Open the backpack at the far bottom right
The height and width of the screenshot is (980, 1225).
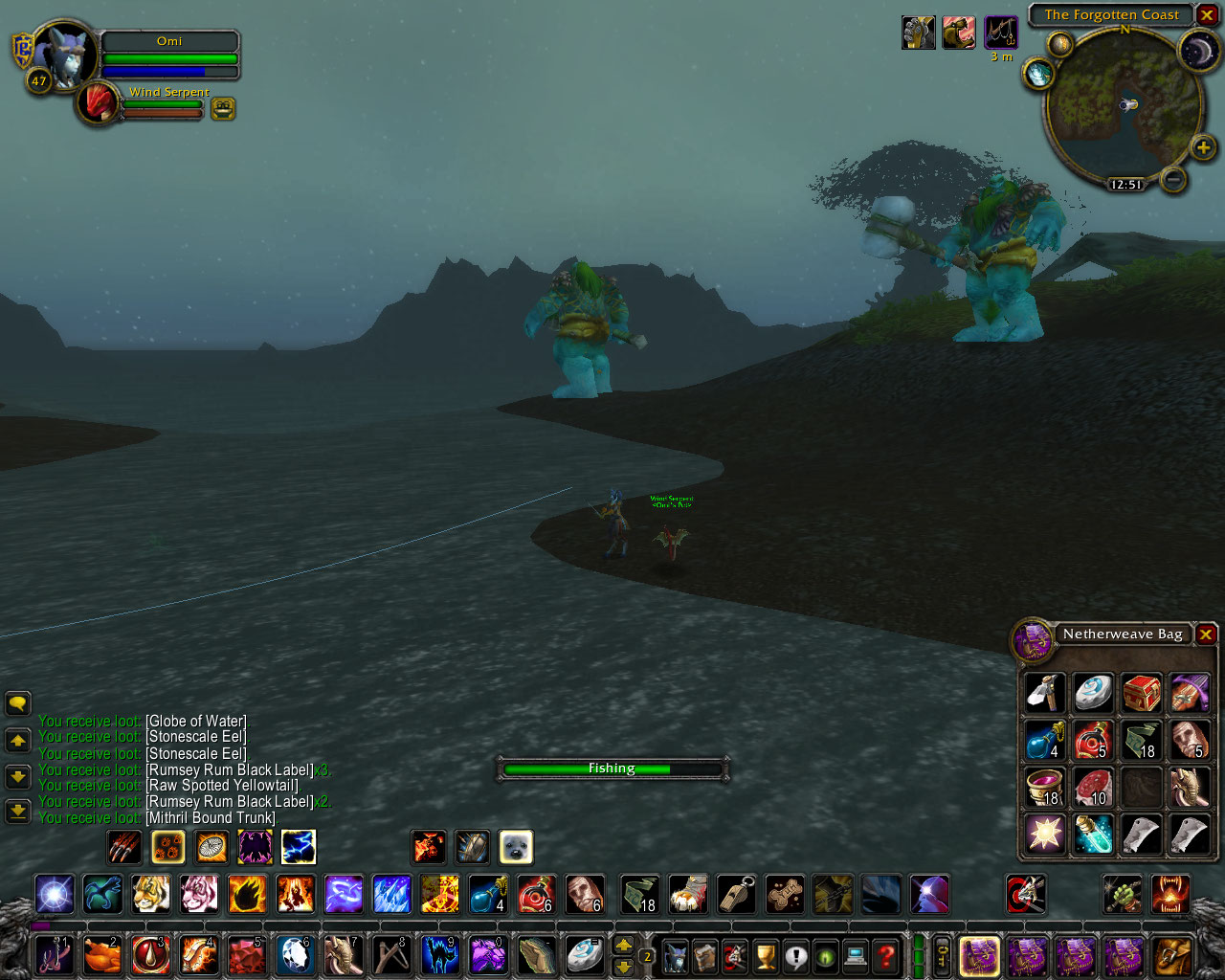[x=1171, y=955]
